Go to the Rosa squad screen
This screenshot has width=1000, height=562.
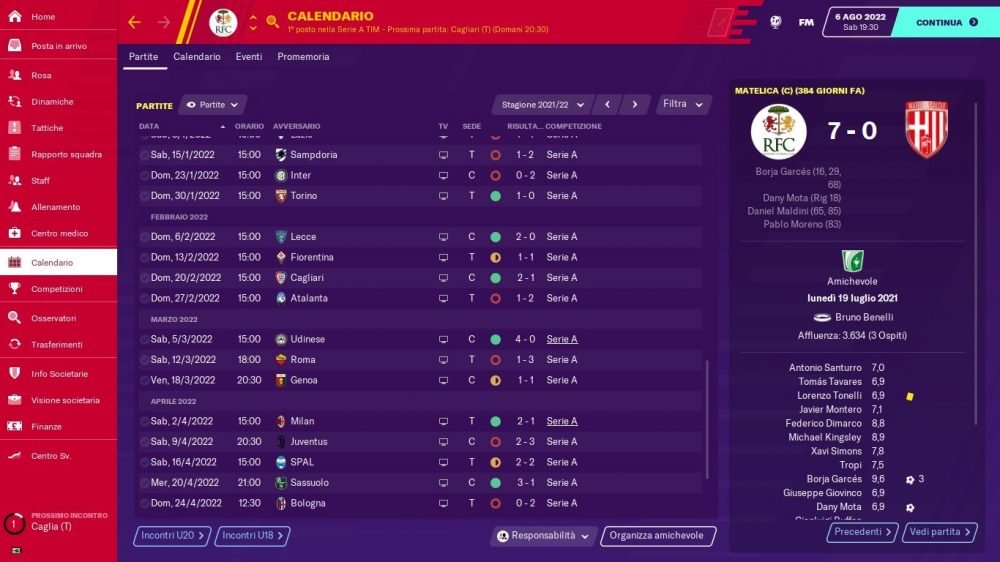(41, 75)
